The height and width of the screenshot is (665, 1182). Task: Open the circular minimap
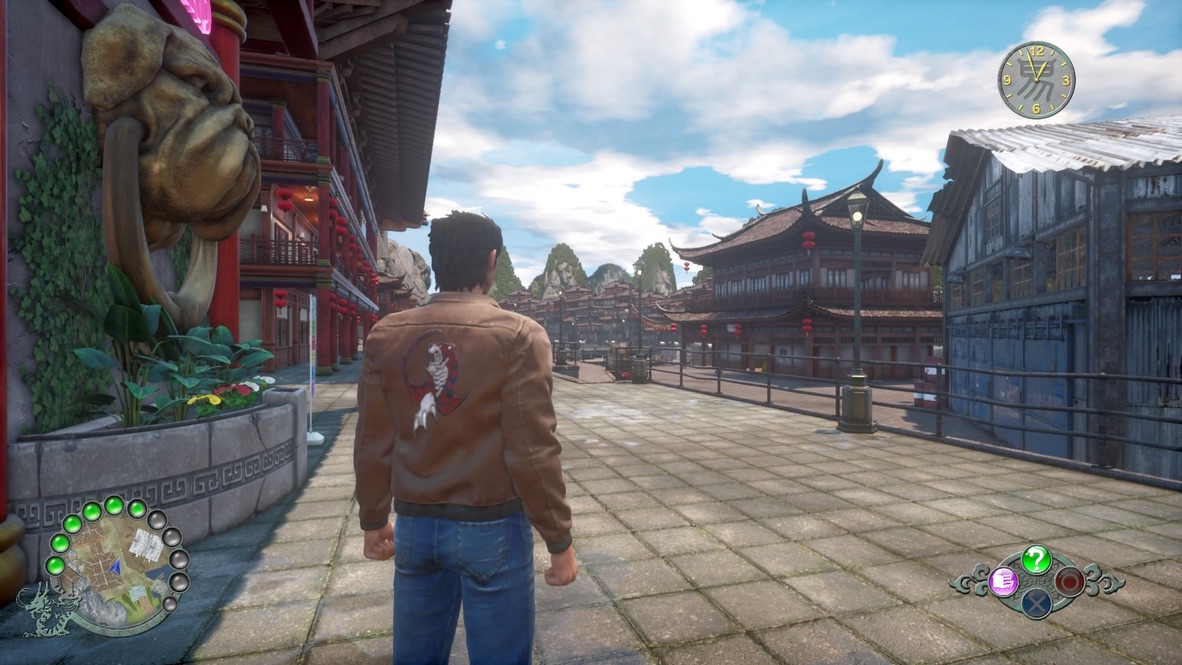pos(117,567)
